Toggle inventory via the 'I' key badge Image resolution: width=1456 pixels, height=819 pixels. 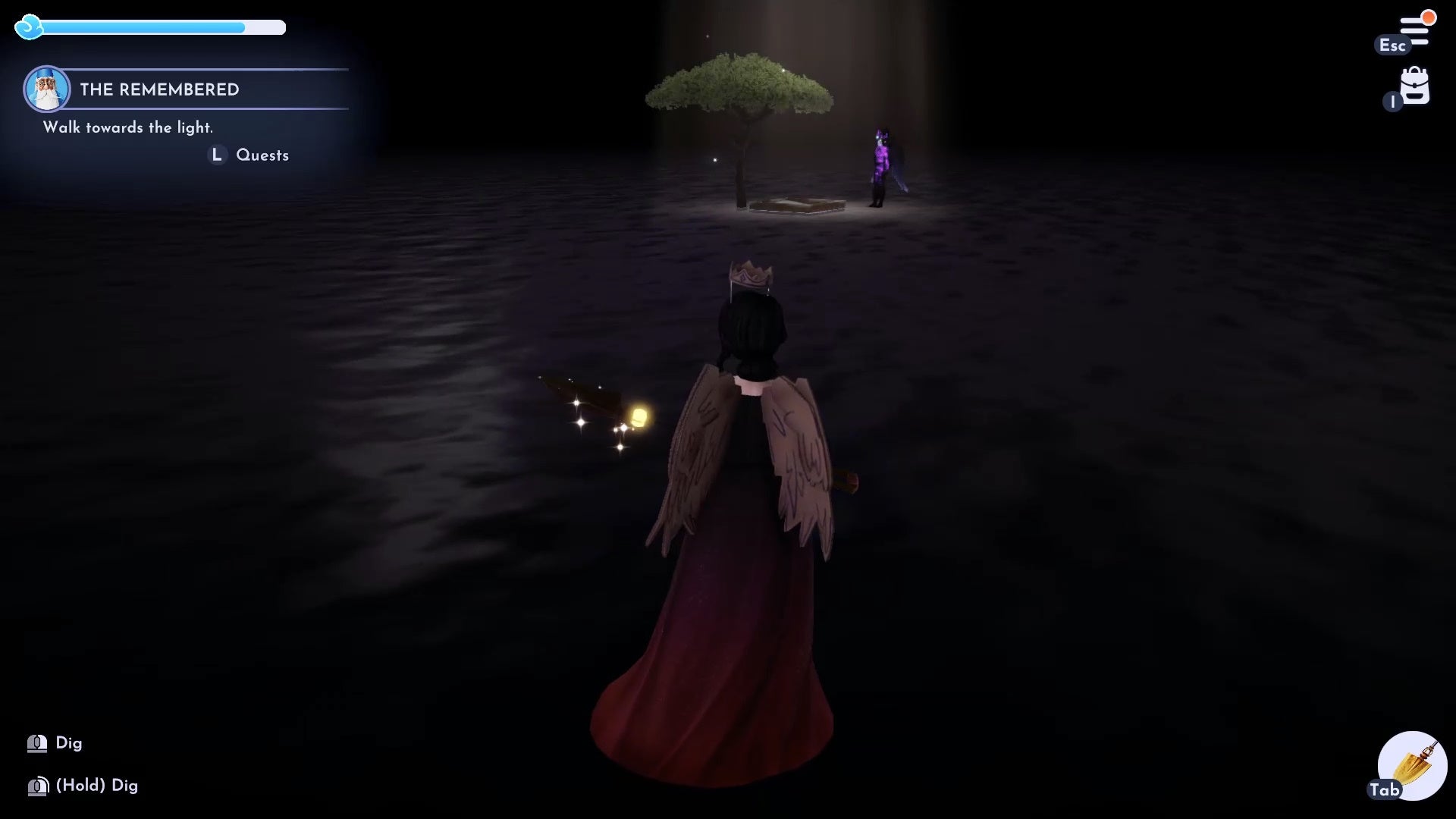(1392, 102)
